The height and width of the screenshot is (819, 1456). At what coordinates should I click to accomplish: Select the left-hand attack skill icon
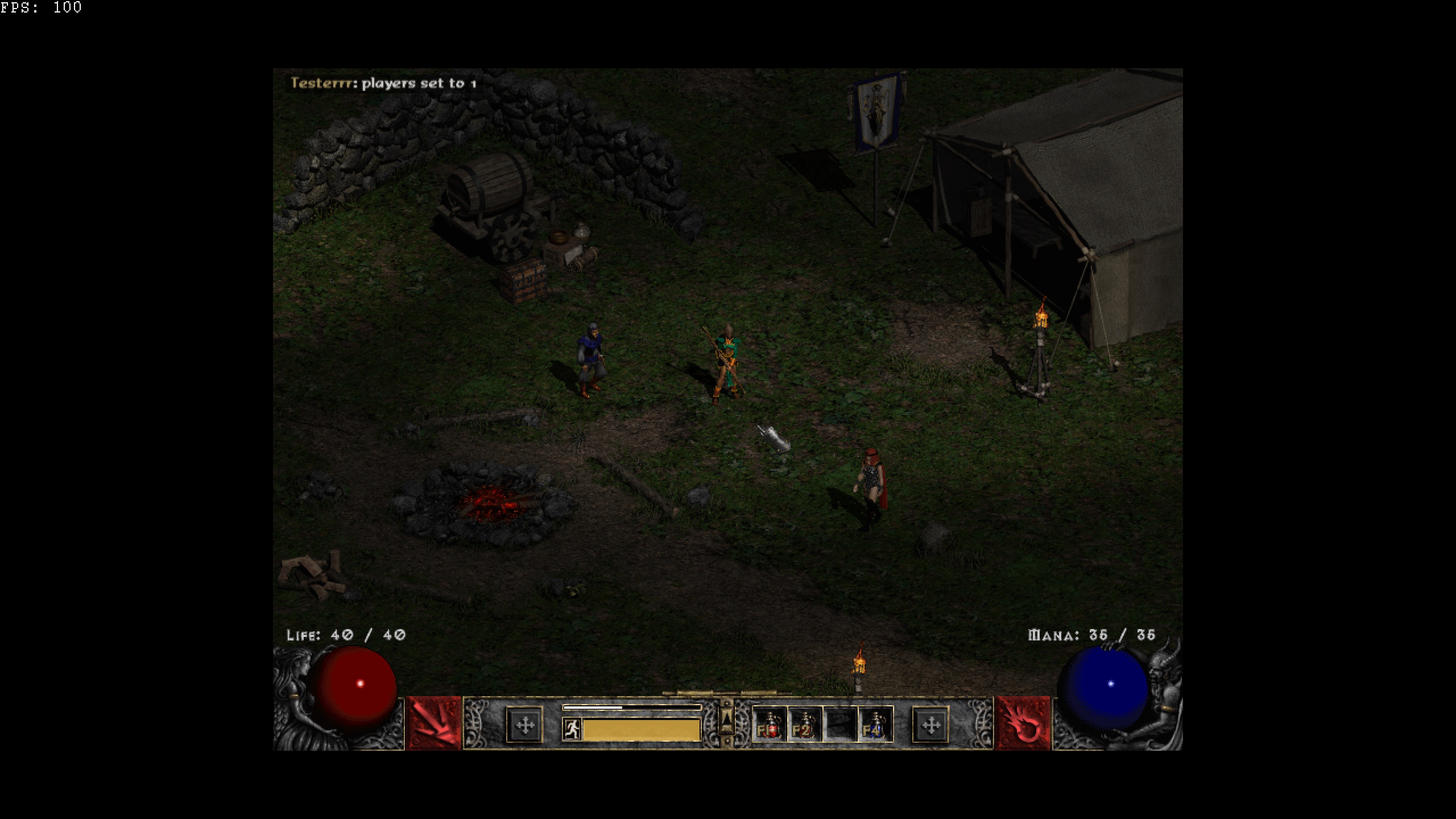pos(434,724)
